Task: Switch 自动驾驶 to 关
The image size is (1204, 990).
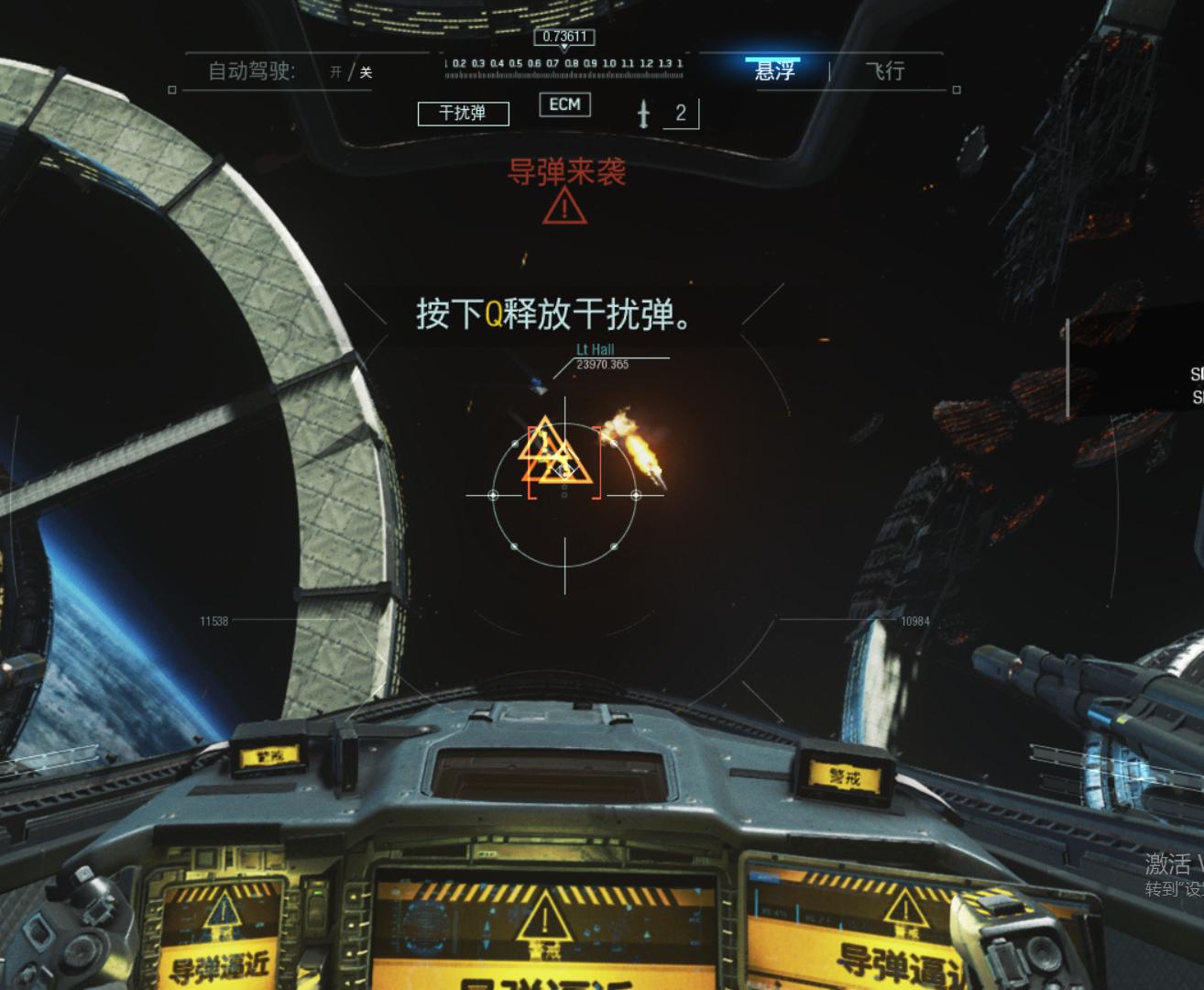Action: [x=365, y=71]
